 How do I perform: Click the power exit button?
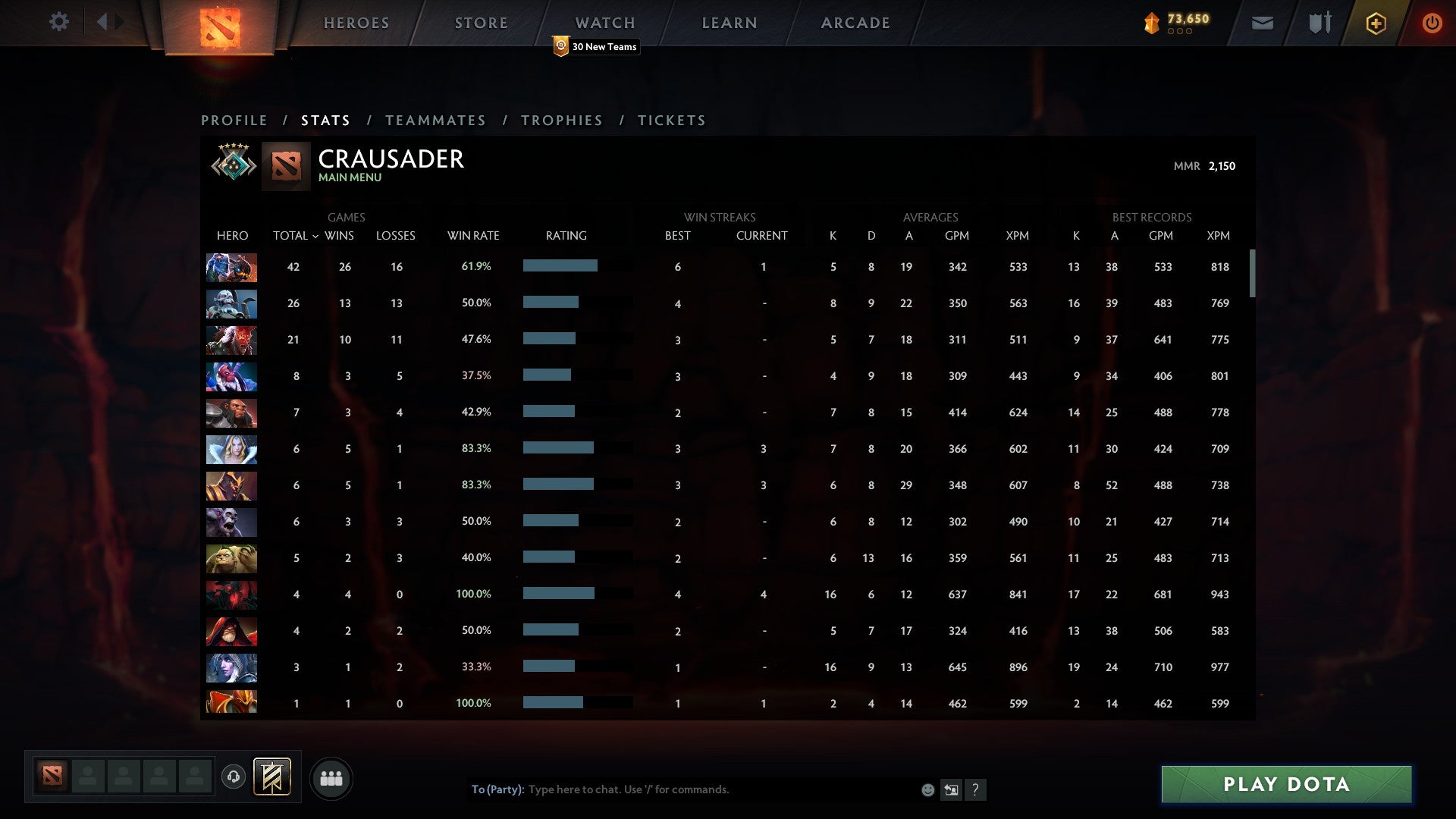pos(1432,23)
